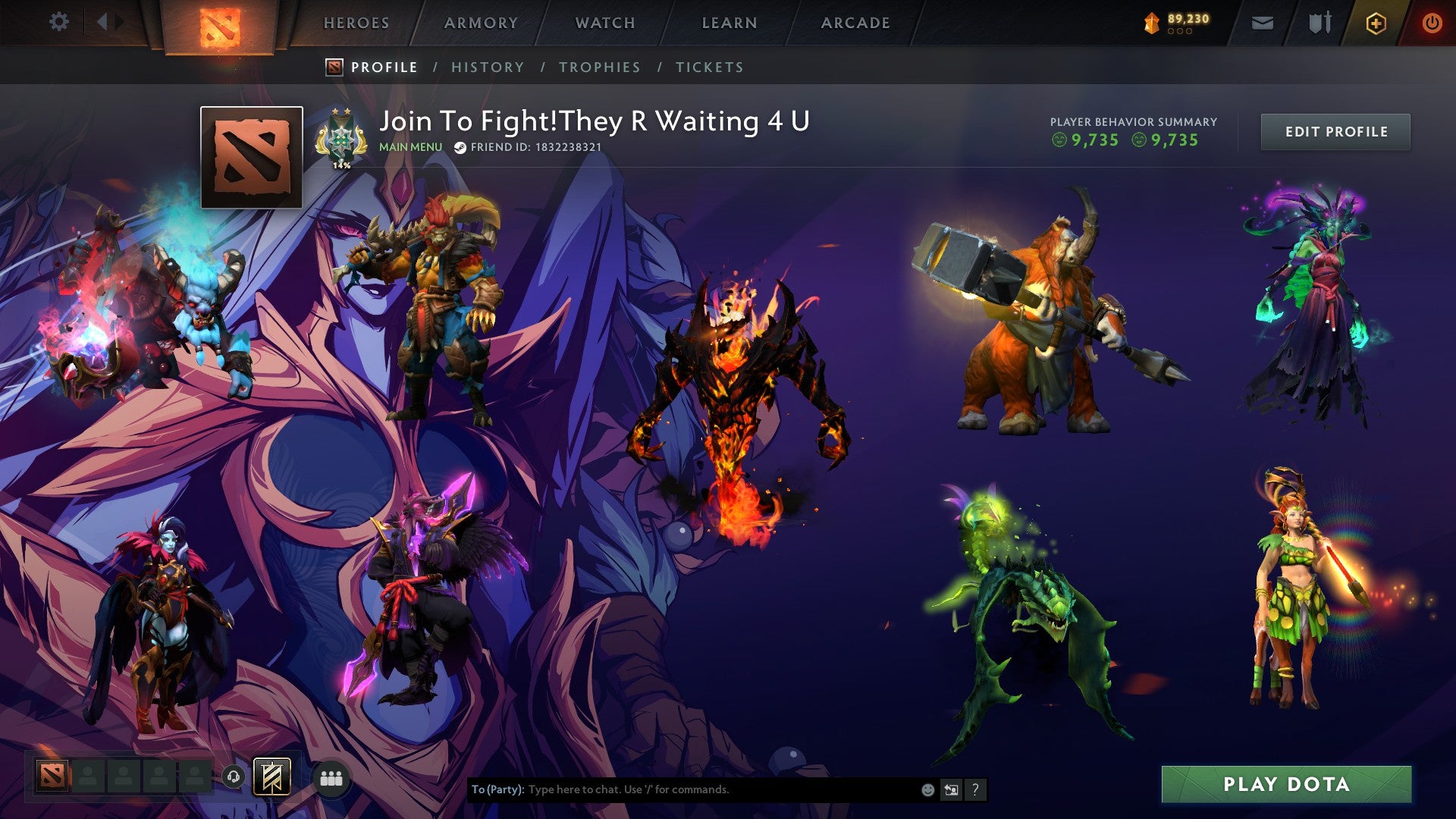Click the battle pass emblem near party slots

[x=270, y=777]
